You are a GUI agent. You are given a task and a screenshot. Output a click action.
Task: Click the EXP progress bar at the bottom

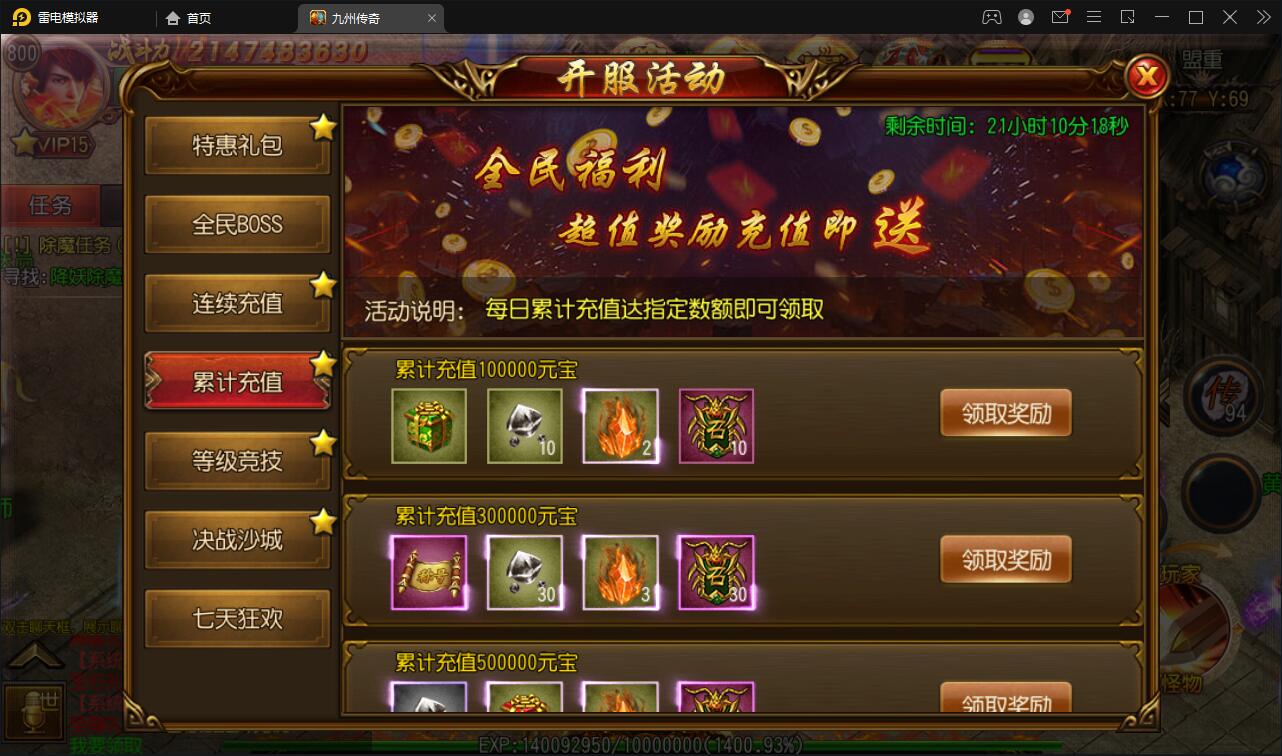point(641,744)
